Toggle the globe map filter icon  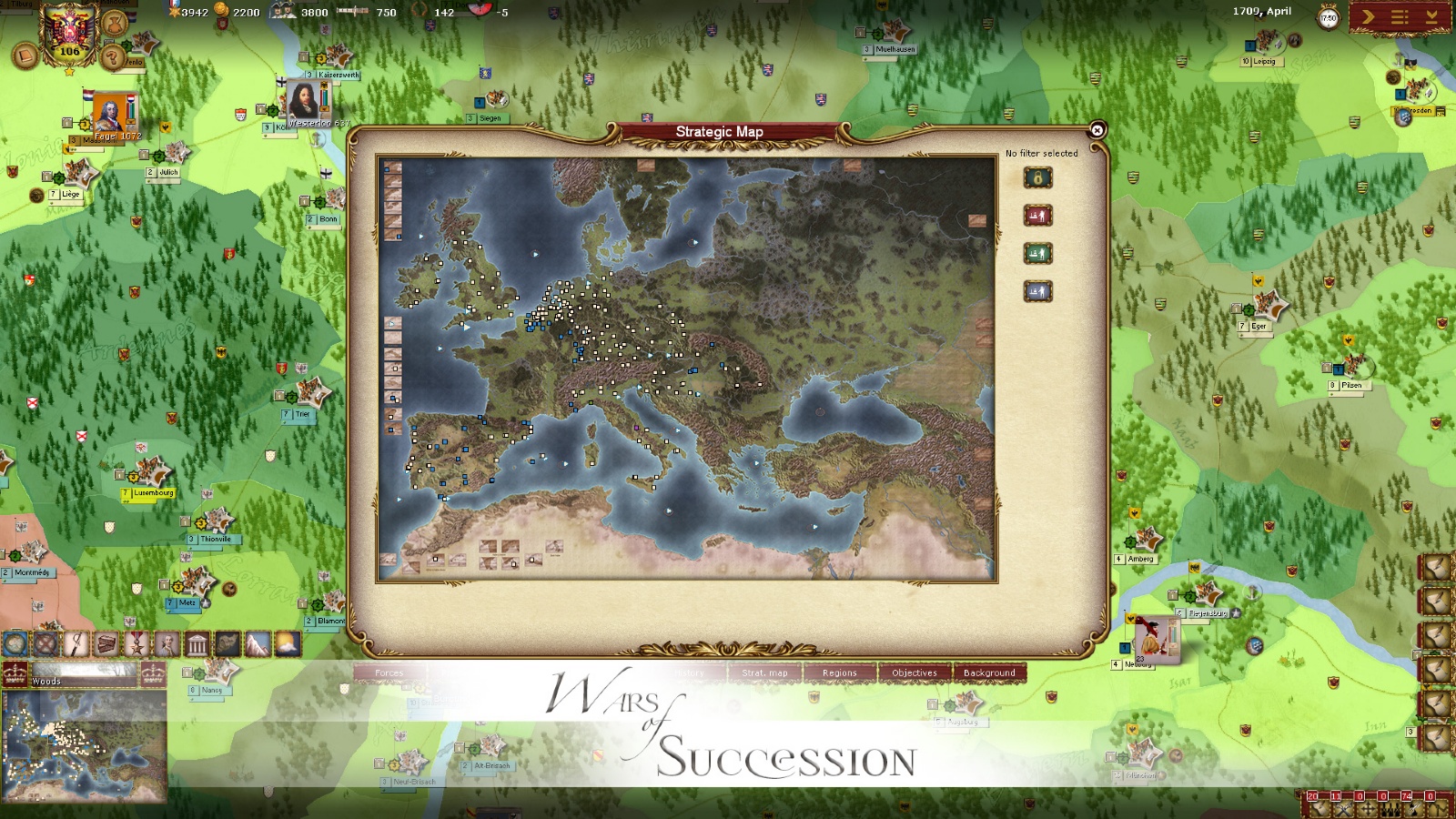(x=15, y=644)
